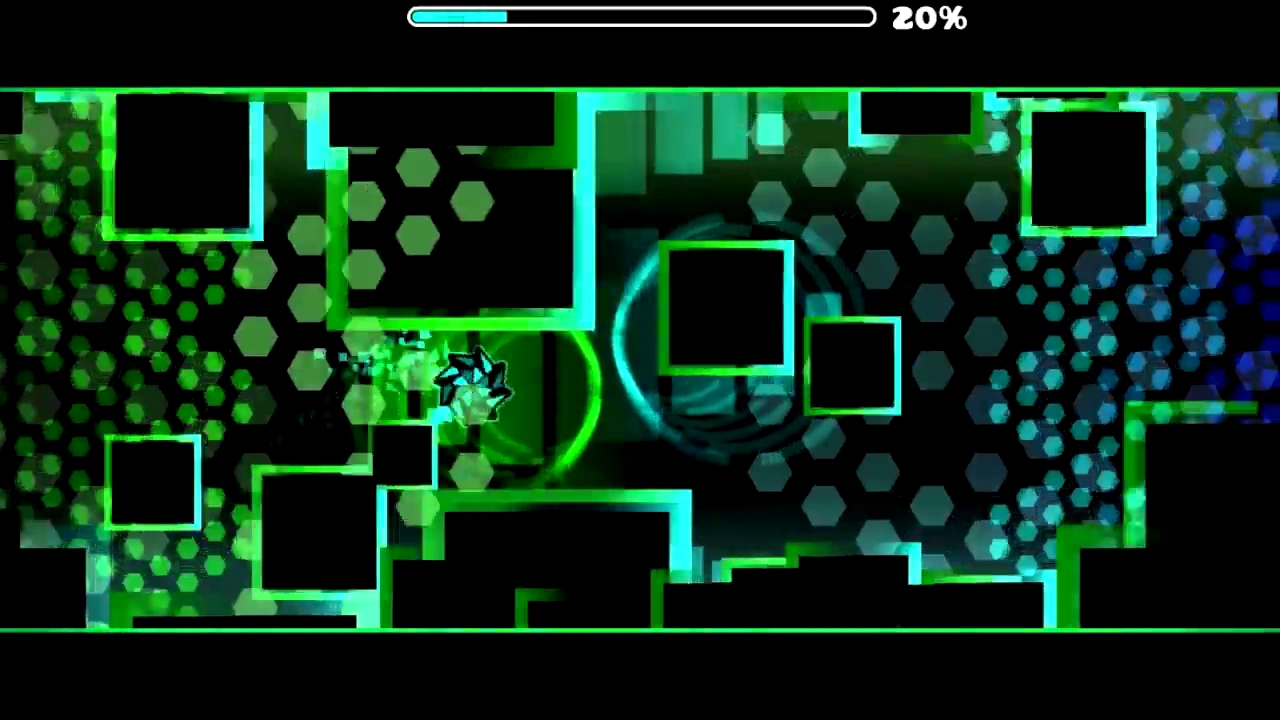The image size is (1280, 720).
Task: Click the empty section of the progress bar
Action: (690, 17)
